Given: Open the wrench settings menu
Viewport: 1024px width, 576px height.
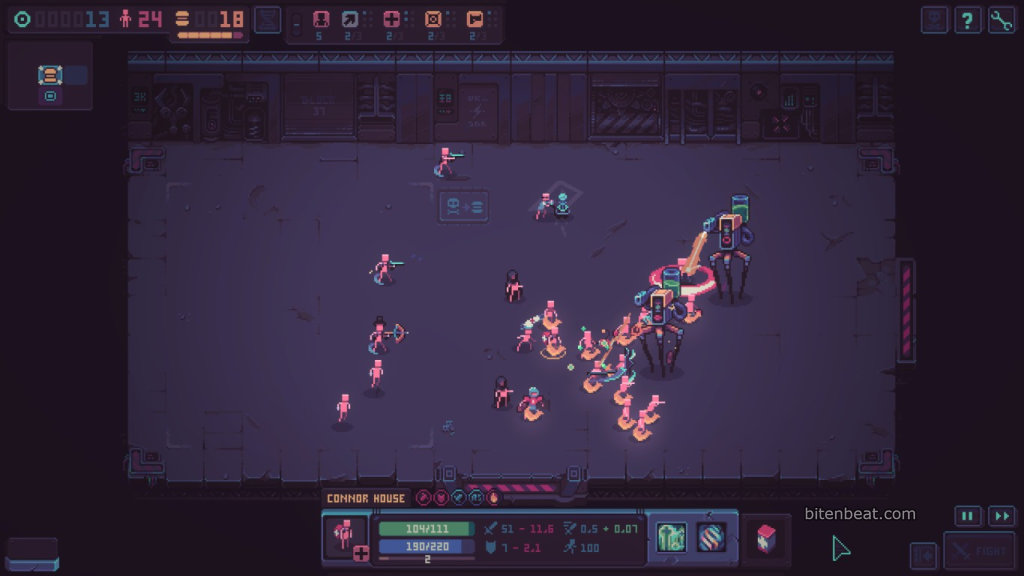Looking at the screenshot, I should [1001, 20].
